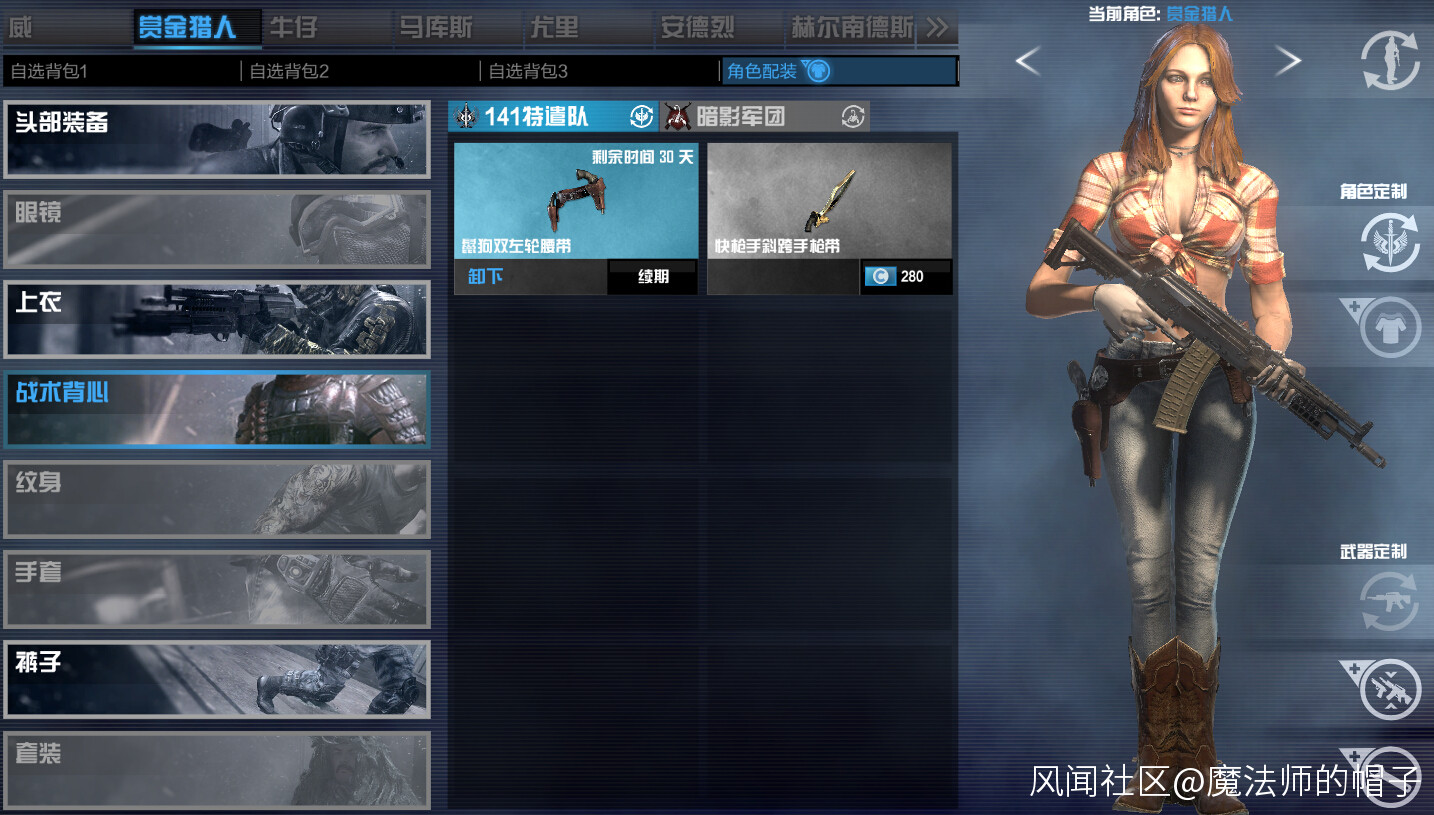The image size is (1434, 815).
Task: Show more characters with the double-arrow button
Action: click(937, 27)
